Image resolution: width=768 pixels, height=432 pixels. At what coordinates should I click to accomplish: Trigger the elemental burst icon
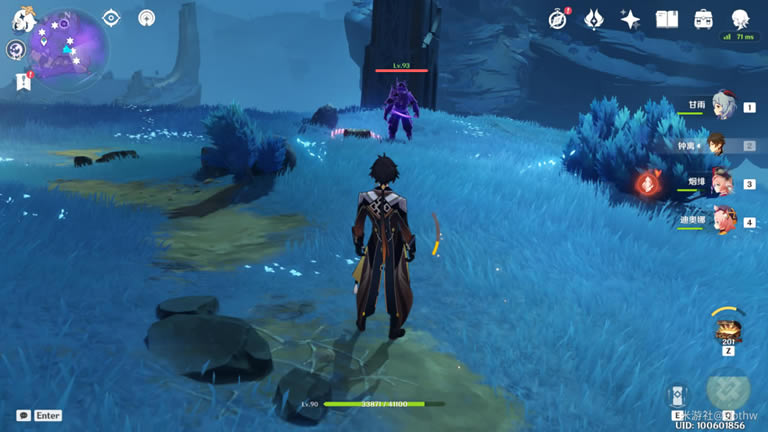(730, 394)
